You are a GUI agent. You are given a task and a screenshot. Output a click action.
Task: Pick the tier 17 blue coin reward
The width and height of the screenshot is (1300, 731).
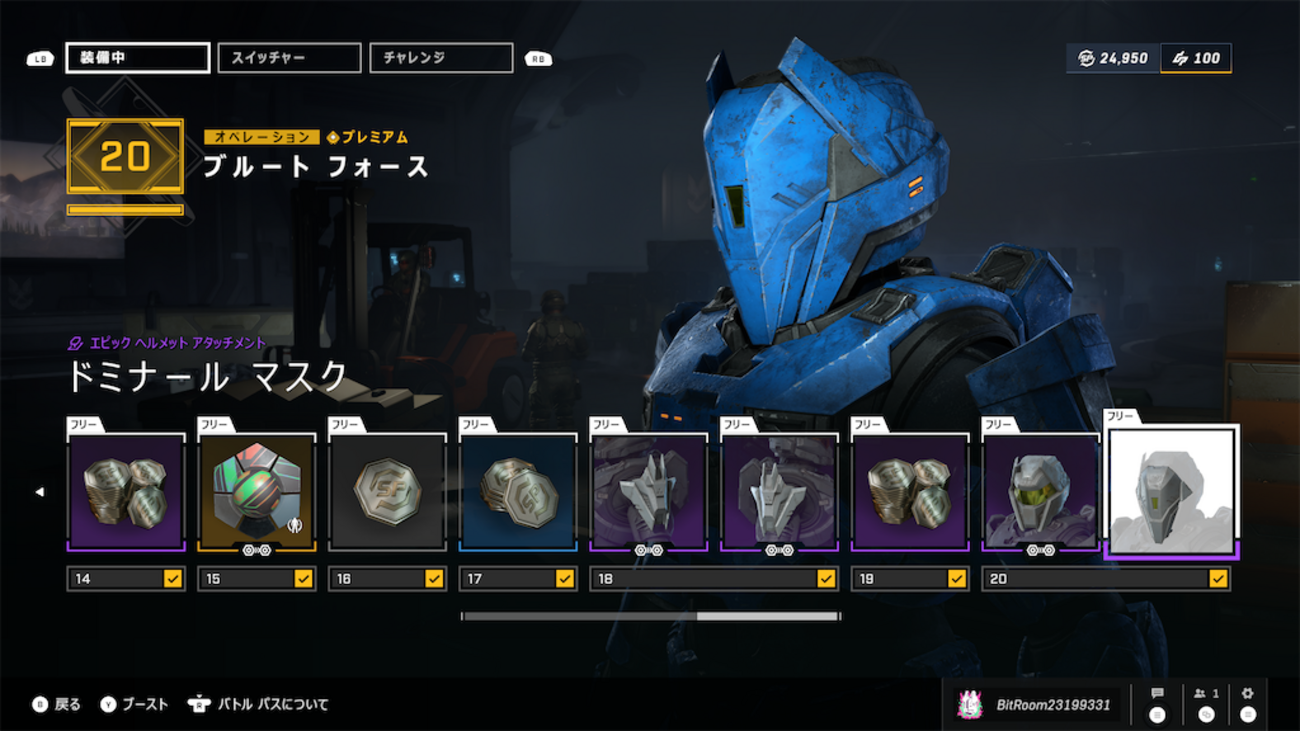518,491
